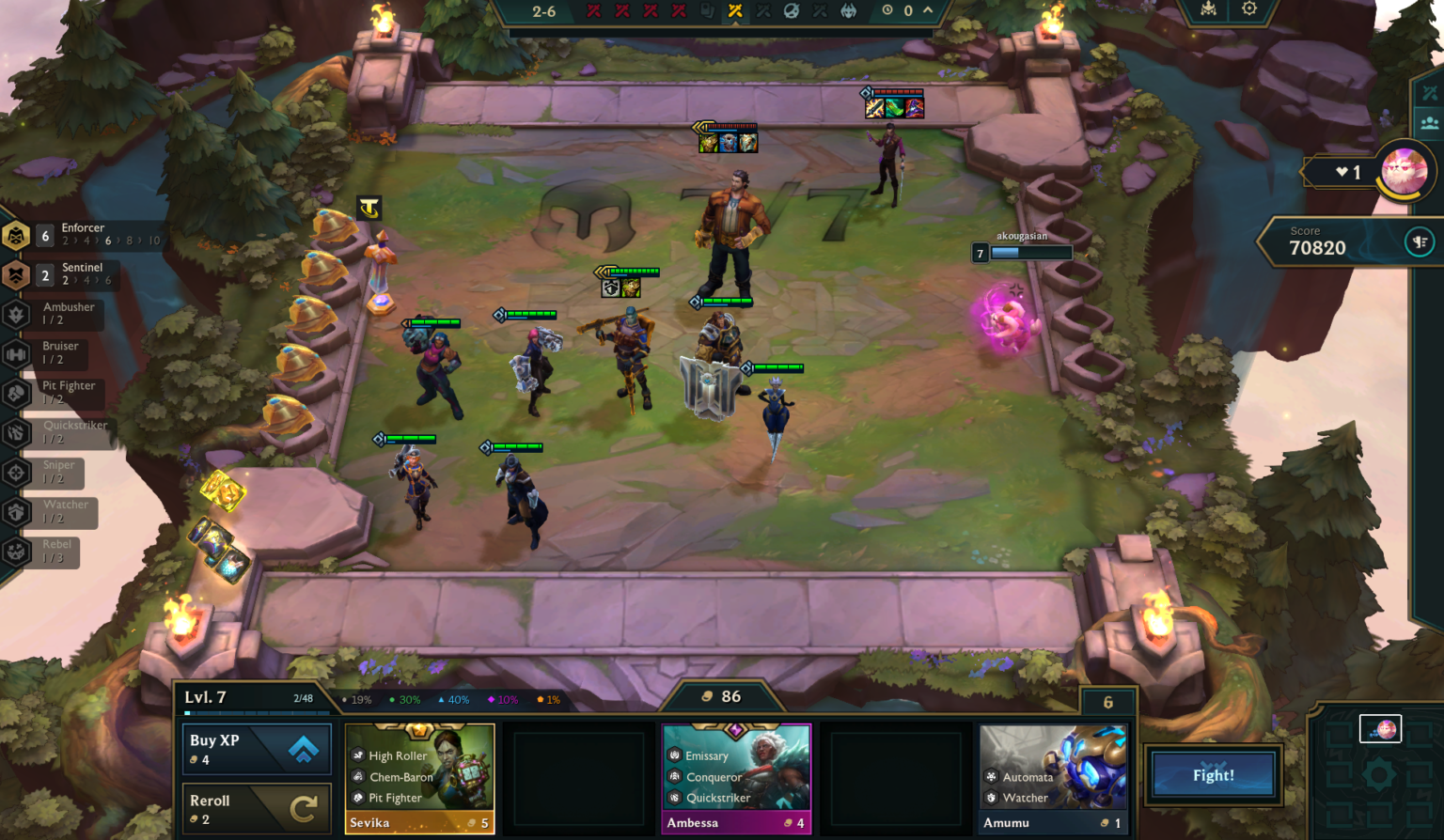
Task: Select the Ambessa card in the shop
Action: tap(736, 776)
